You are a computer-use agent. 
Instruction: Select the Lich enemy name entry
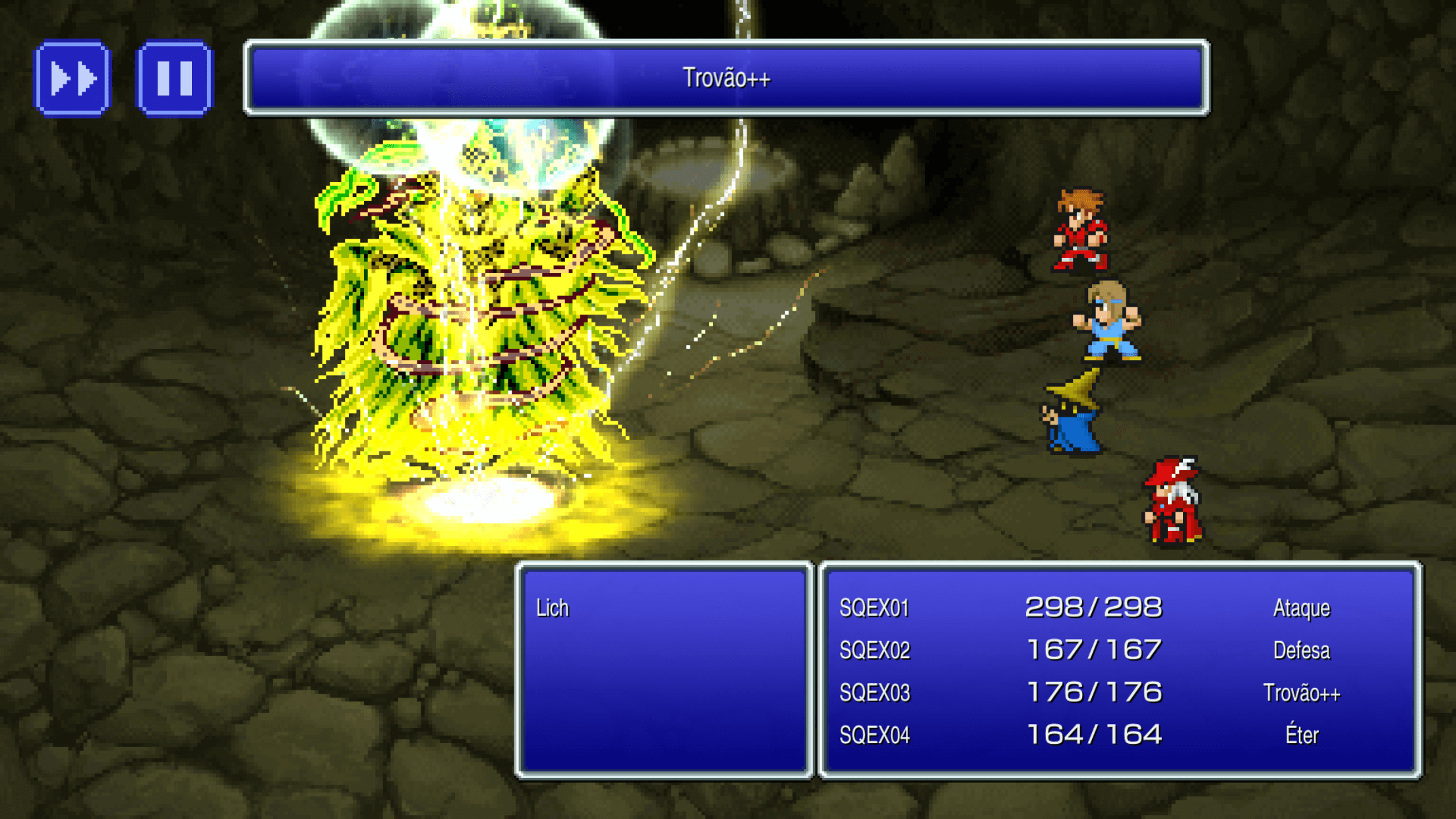[x=553, y=608]
